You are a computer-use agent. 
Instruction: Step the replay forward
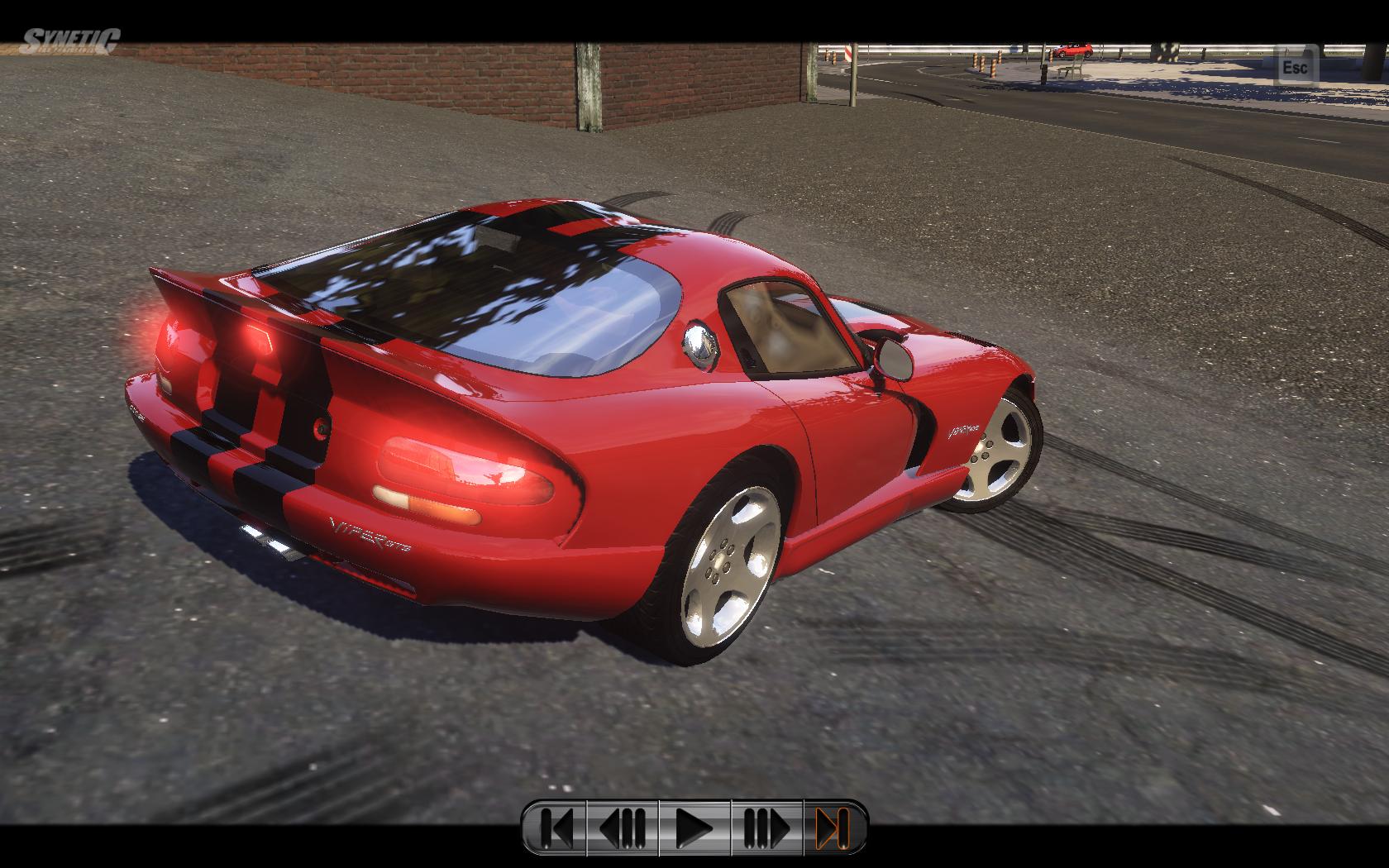click(x=766, y=827)
